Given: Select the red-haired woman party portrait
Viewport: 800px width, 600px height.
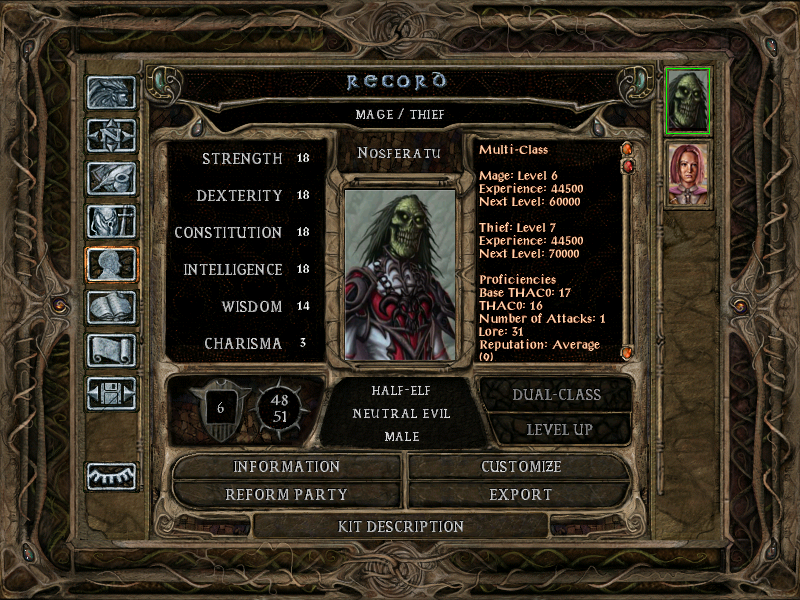Looking at the screenshot, I should pyautogui.click(x=687, y=173).
